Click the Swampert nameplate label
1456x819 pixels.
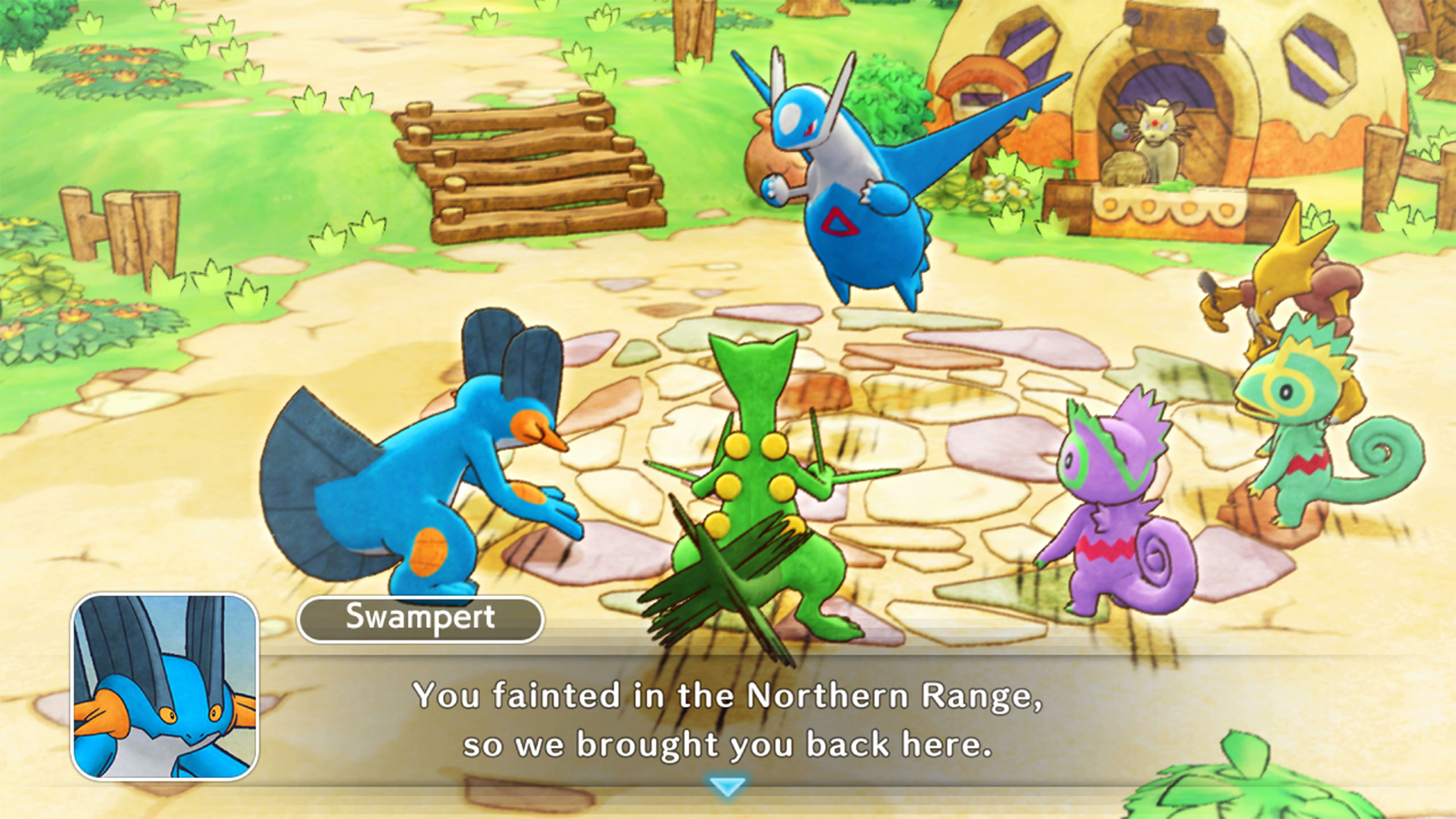coord(419,617)
